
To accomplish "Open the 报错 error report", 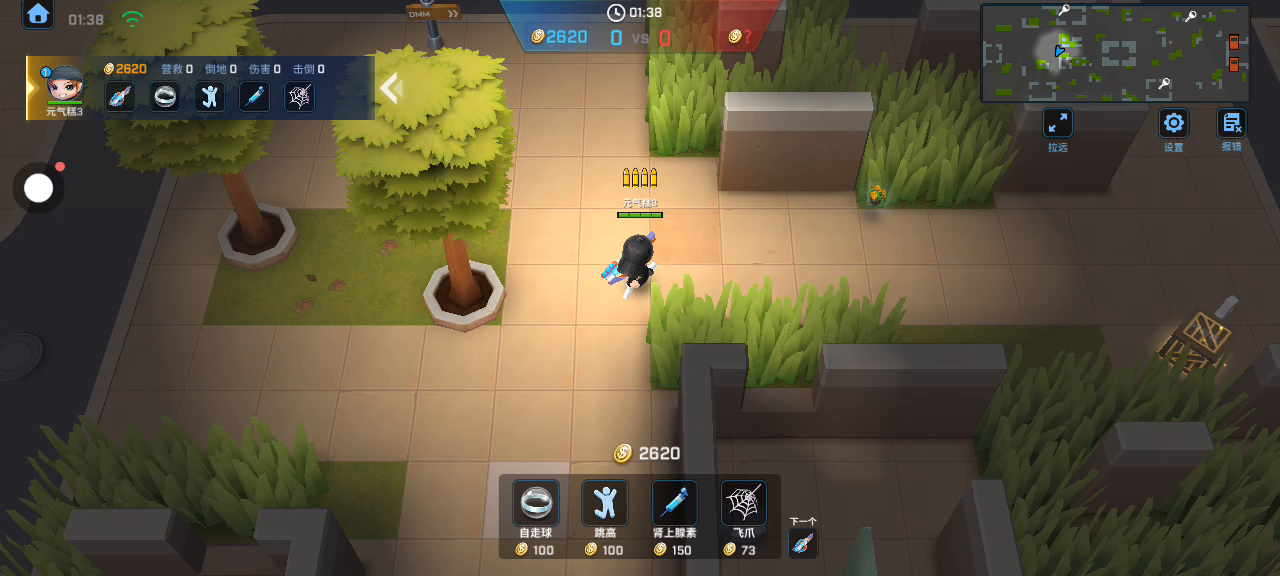I will pyautogui.click(x=1231, y=124).
